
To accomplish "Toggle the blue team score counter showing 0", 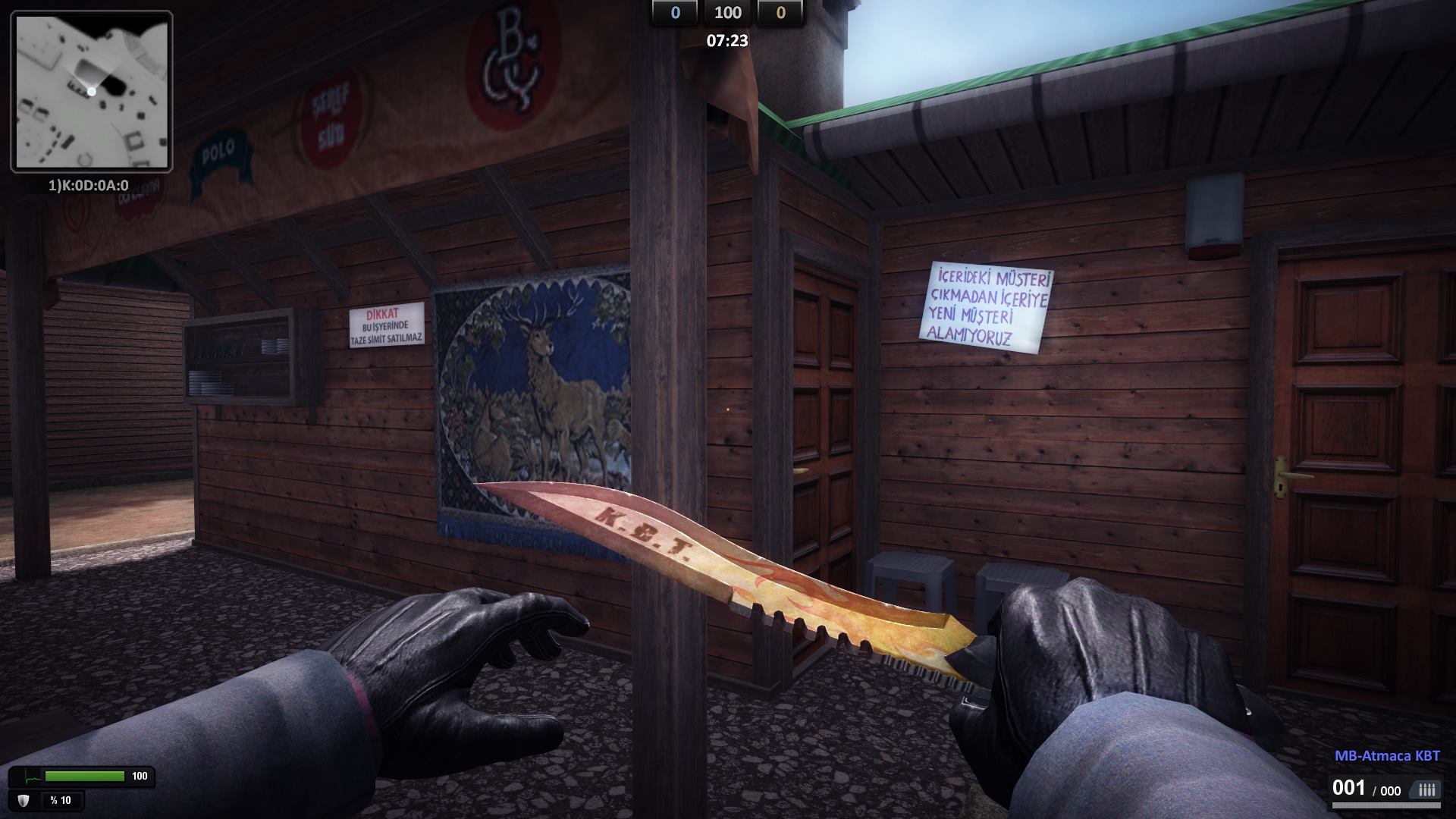I will [673, 13].
